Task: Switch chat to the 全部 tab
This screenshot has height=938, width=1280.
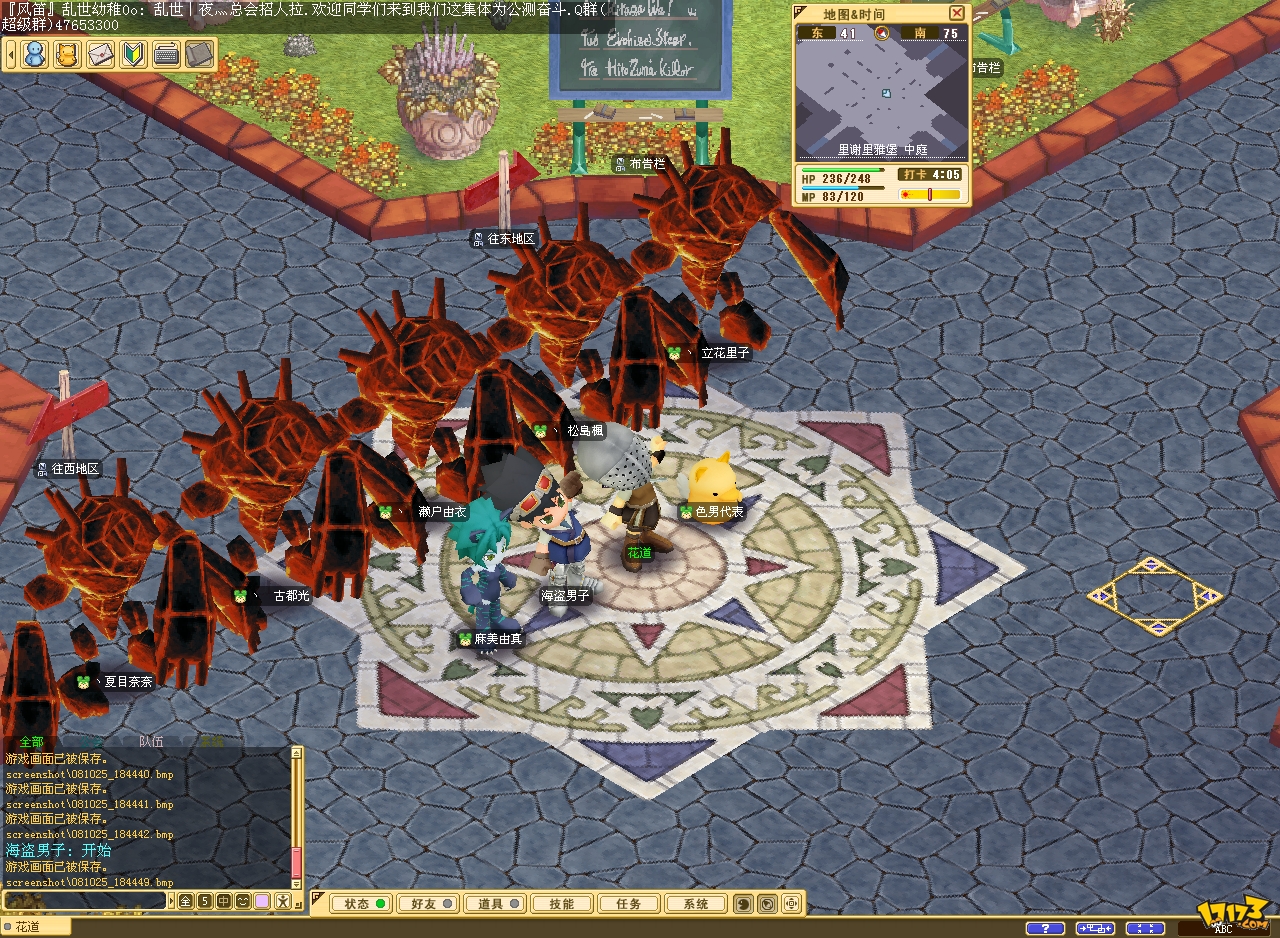Action: coord(32,742)
